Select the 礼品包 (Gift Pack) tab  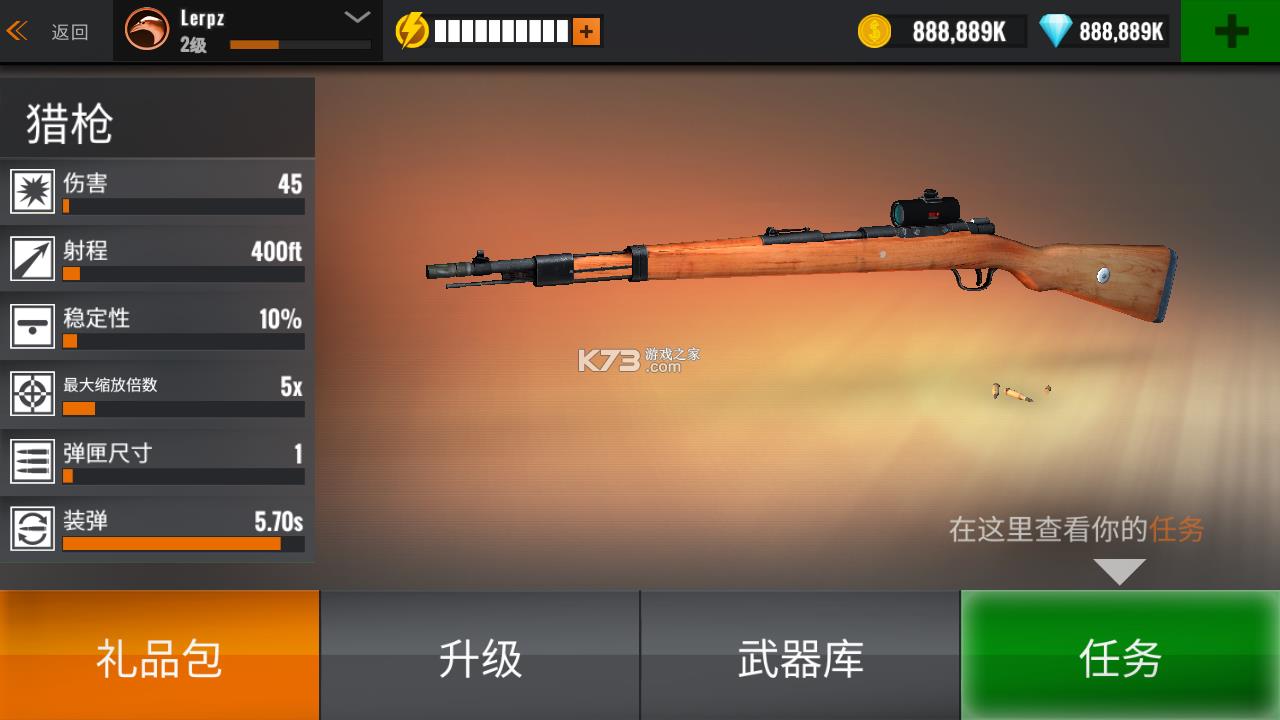[160, 655]
